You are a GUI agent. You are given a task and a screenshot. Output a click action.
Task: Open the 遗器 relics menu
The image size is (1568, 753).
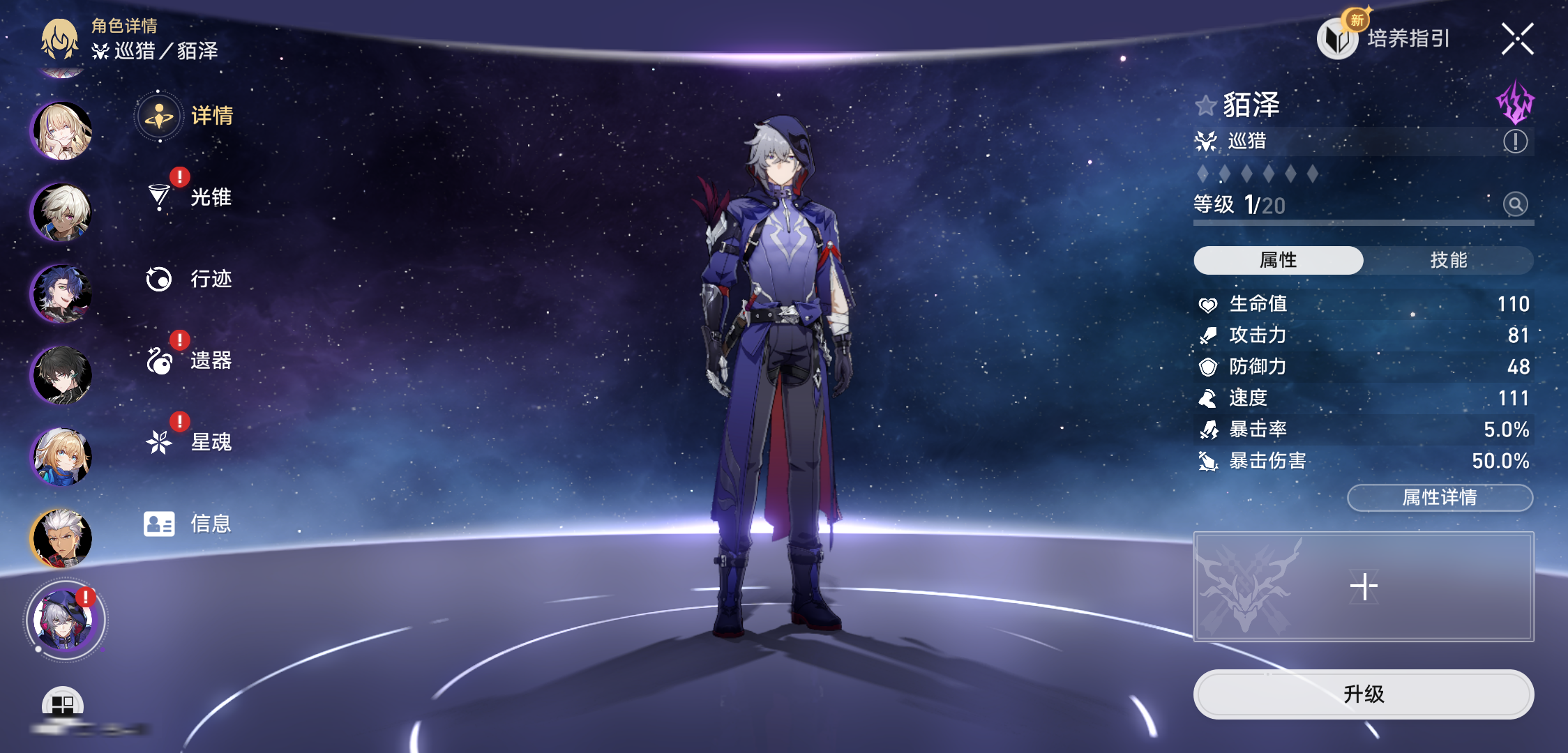coord(189,360)
